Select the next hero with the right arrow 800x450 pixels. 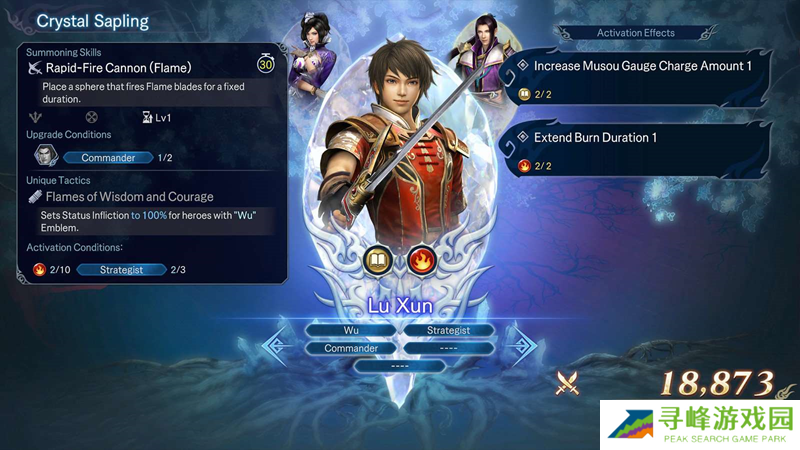pos(521,345)
